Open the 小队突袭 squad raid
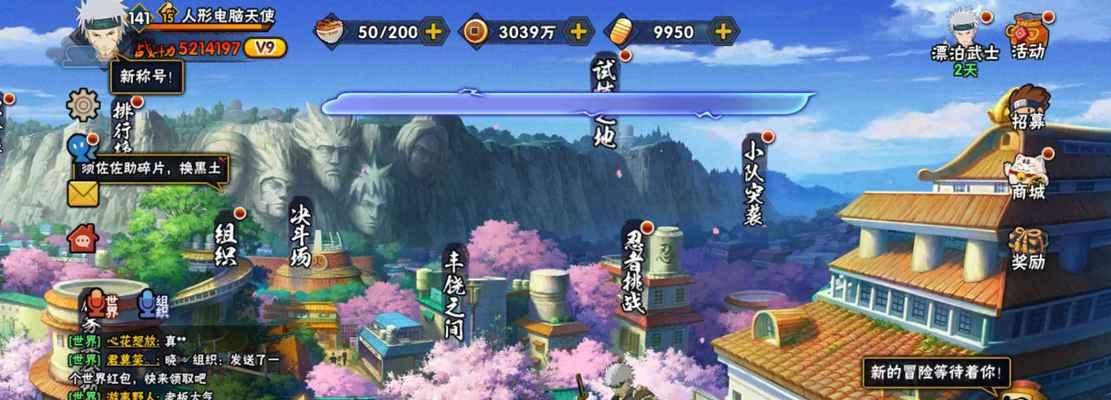The image size is (1111, 400). 754,180
